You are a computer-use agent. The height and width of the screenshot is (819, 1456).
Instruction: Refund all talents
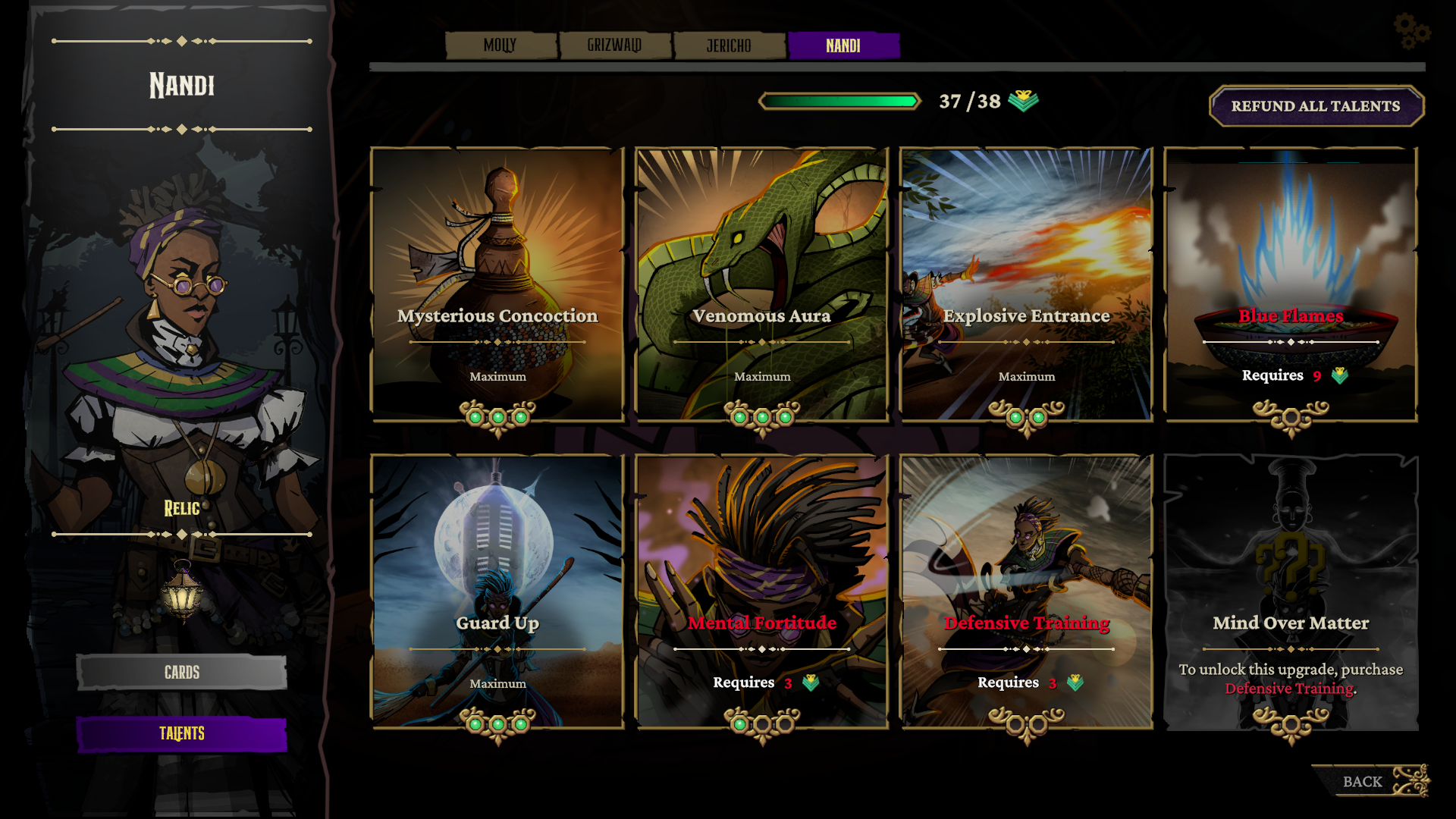[x=1316, y=106]
